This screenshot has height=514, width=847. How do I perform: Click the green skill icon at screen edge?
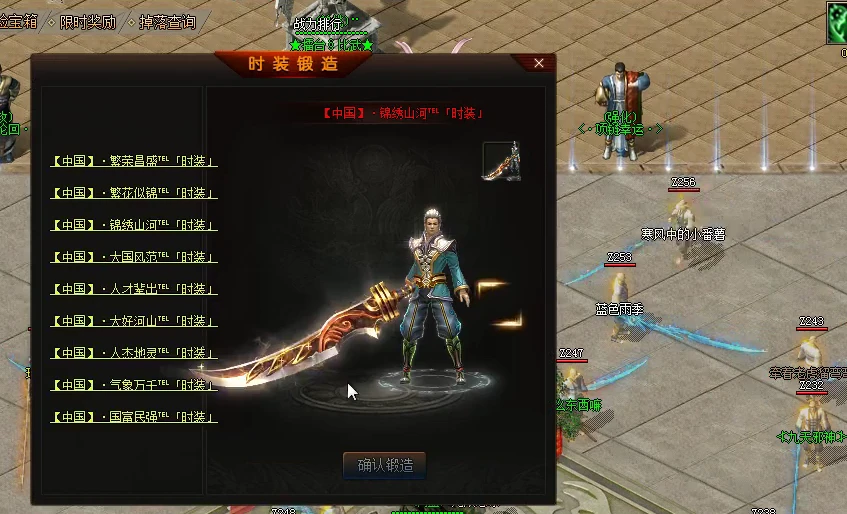click(x=837, y=23)
